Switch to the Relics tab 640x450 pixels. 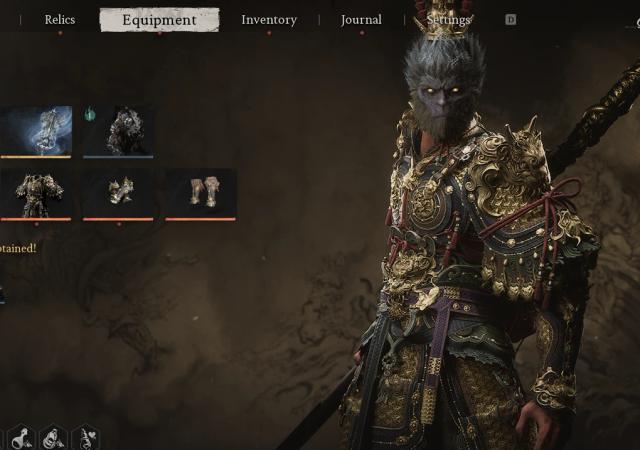(59, 20)
